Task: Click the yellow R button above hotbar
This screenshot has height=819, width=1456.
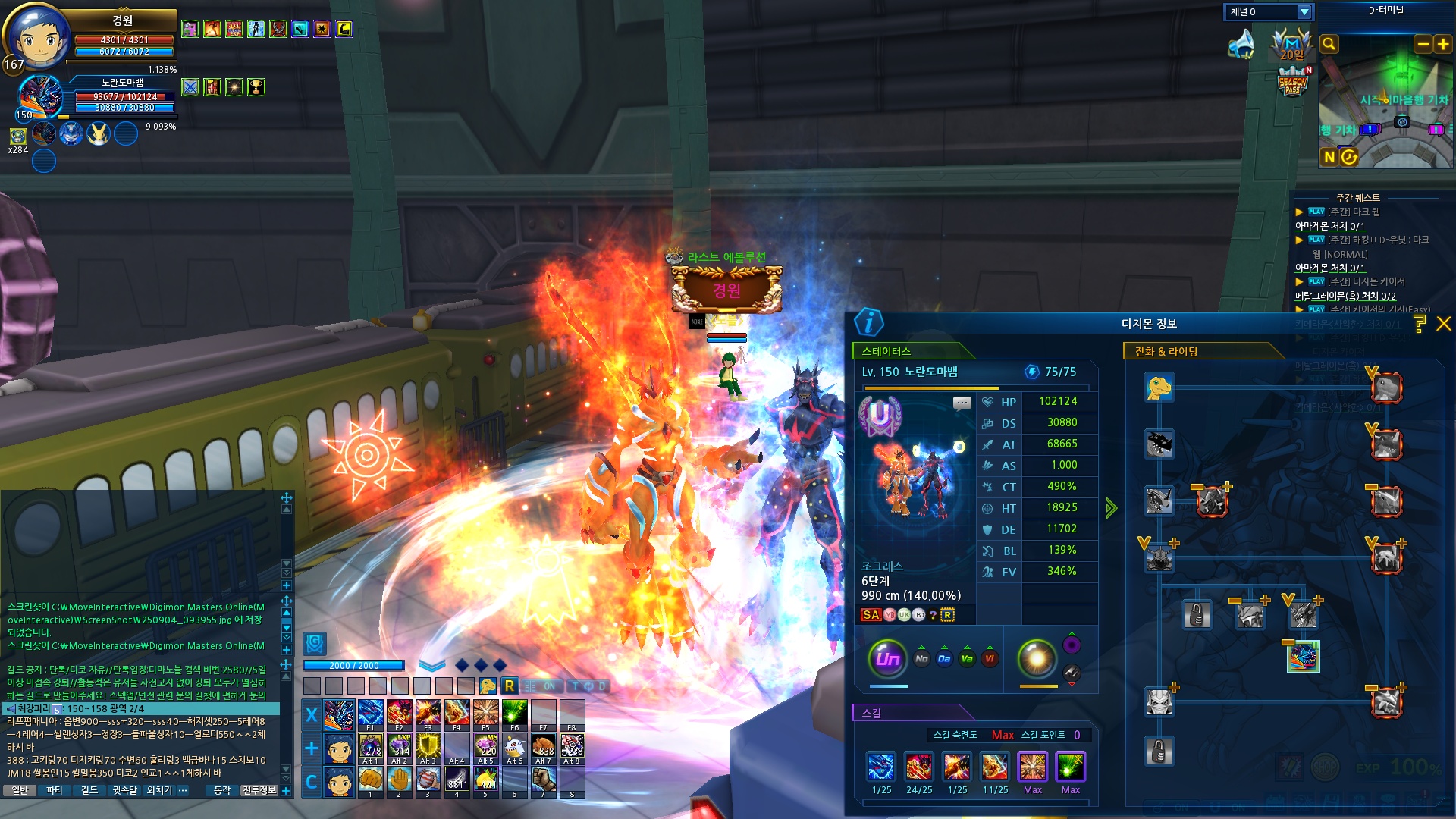Action: pos(509,686)
